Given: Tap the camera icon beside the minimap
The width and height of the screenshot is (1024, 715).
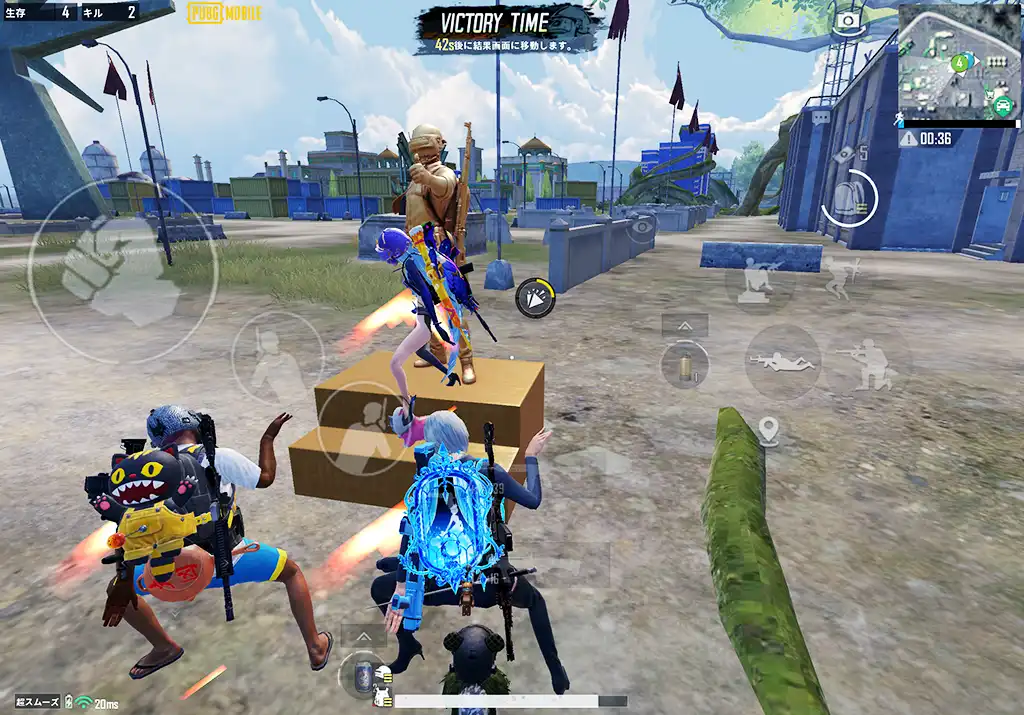Looking at the screenshot, I should [848, 19].
